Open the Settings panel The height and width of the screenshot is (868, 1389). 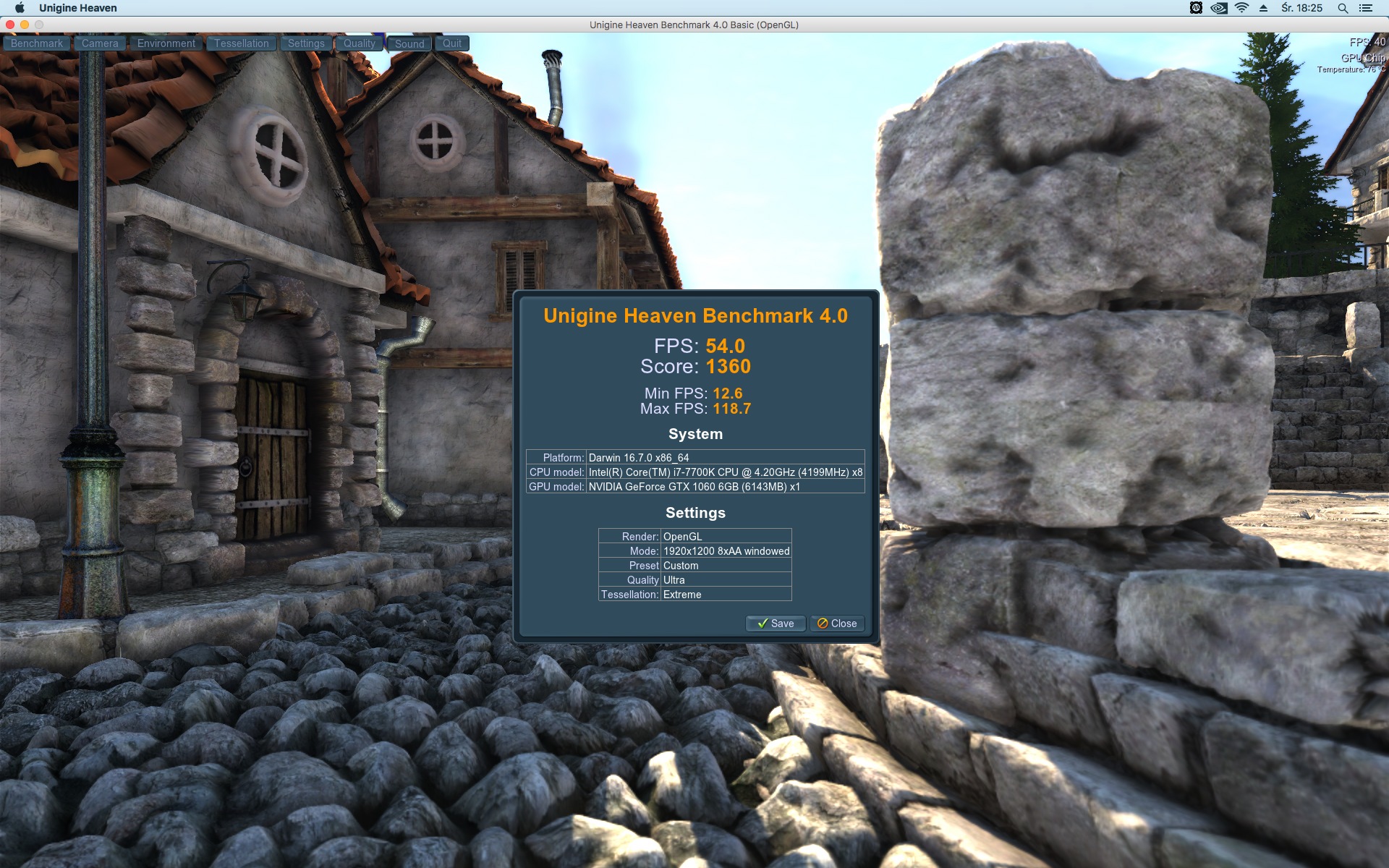pos(306,43)
